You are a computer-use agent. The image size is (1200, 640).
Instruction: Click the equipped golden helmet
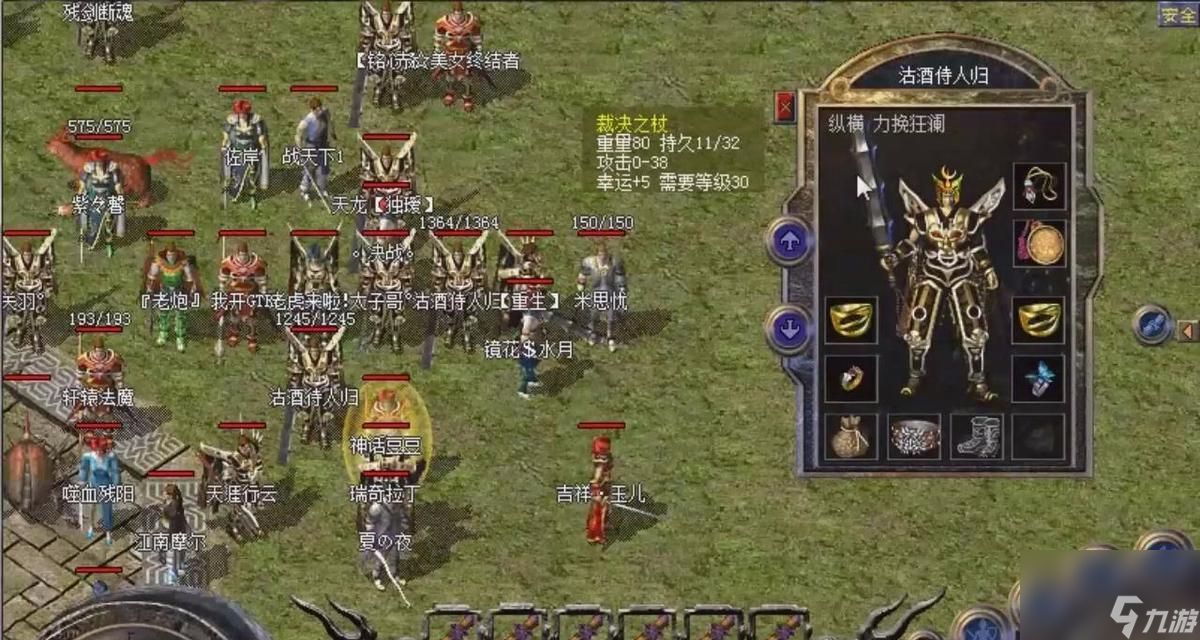click(x=947, y=183)
